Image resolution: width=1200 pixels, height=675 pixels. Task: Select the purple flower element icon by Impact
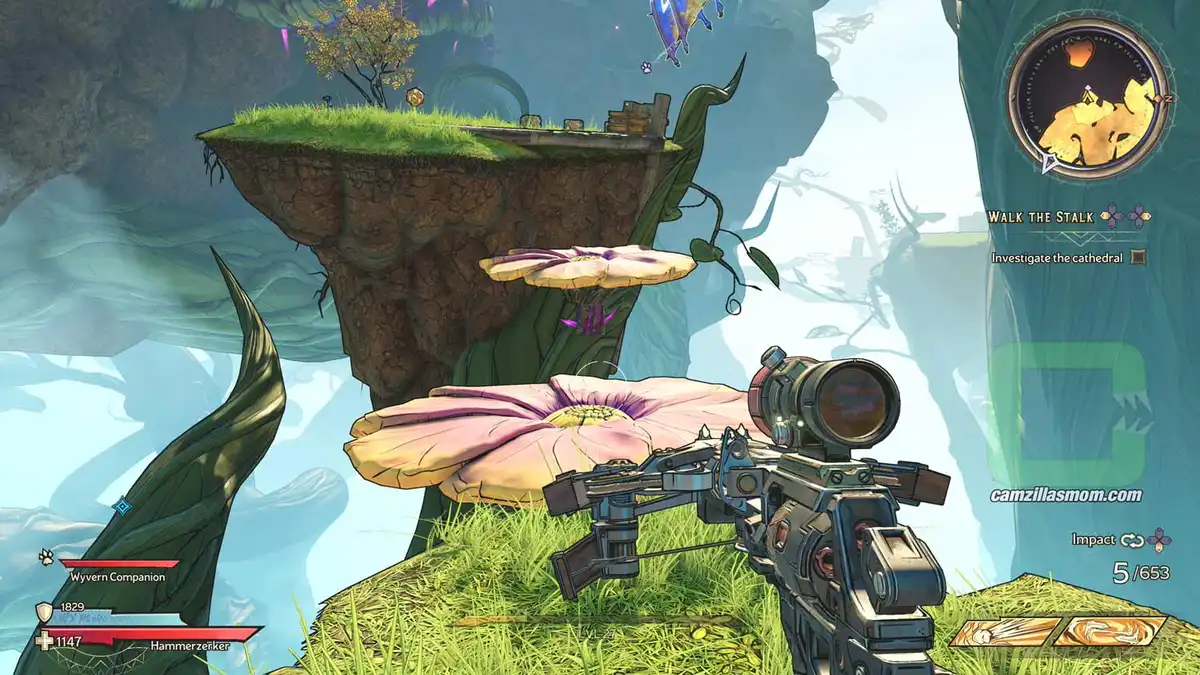(x=1159, y=540)
